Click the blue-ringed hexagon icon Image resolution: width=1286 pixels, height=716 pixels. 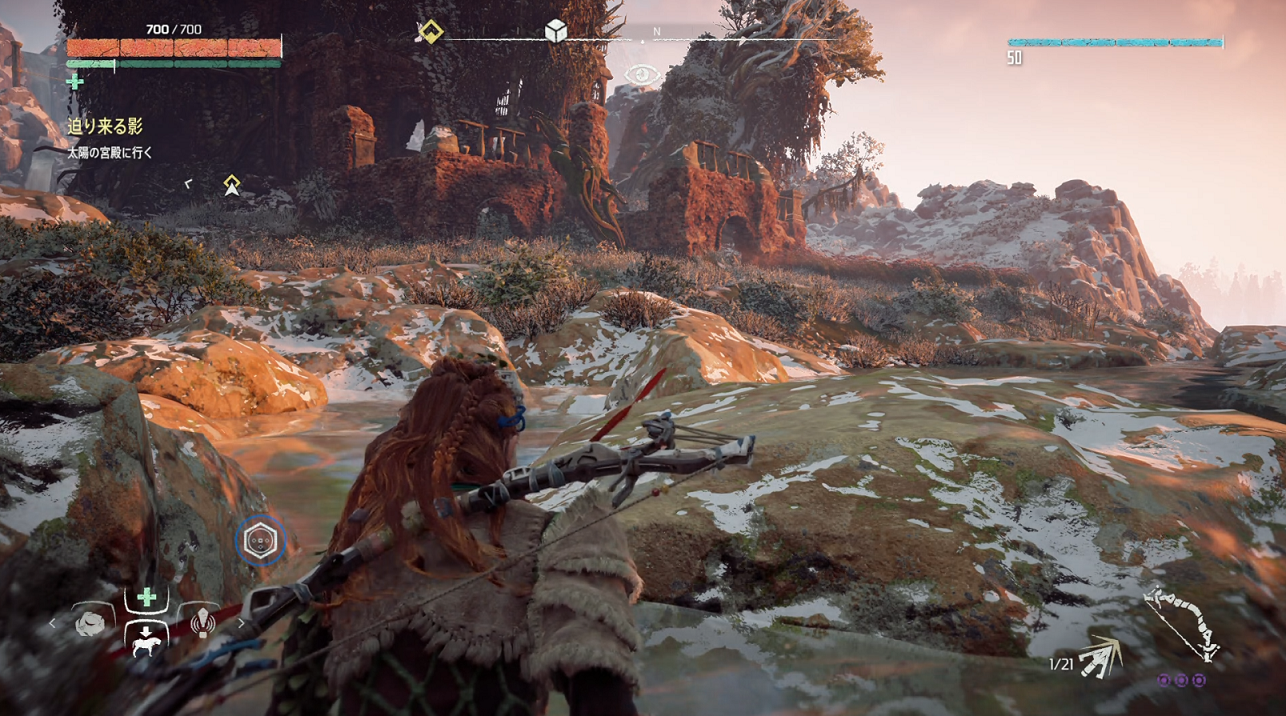pyautogui.click(x=261, y=541)
